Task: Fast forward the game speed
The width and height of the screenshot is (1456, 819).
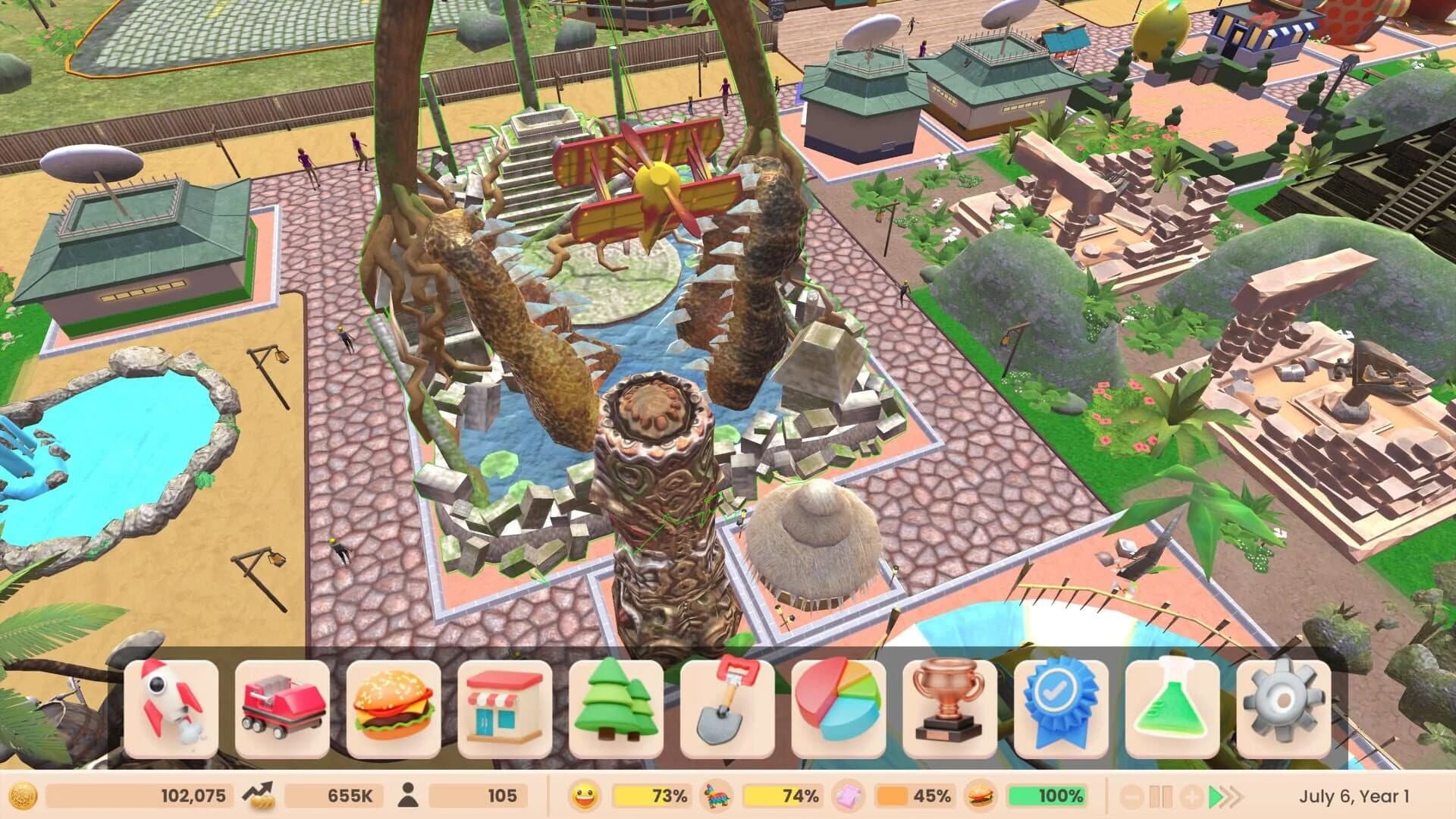Action: pos(1227,796)
